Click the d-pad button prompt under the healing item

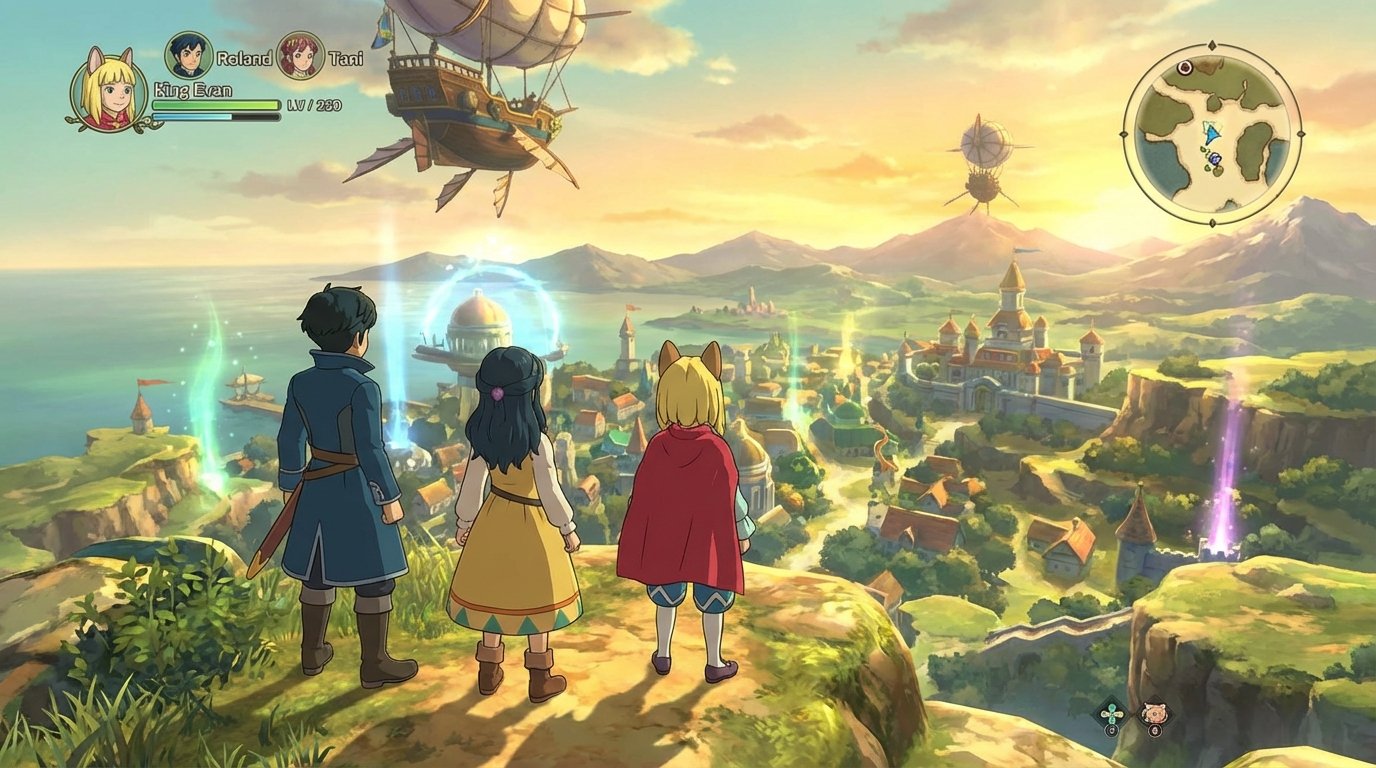tap(1112, 730)
